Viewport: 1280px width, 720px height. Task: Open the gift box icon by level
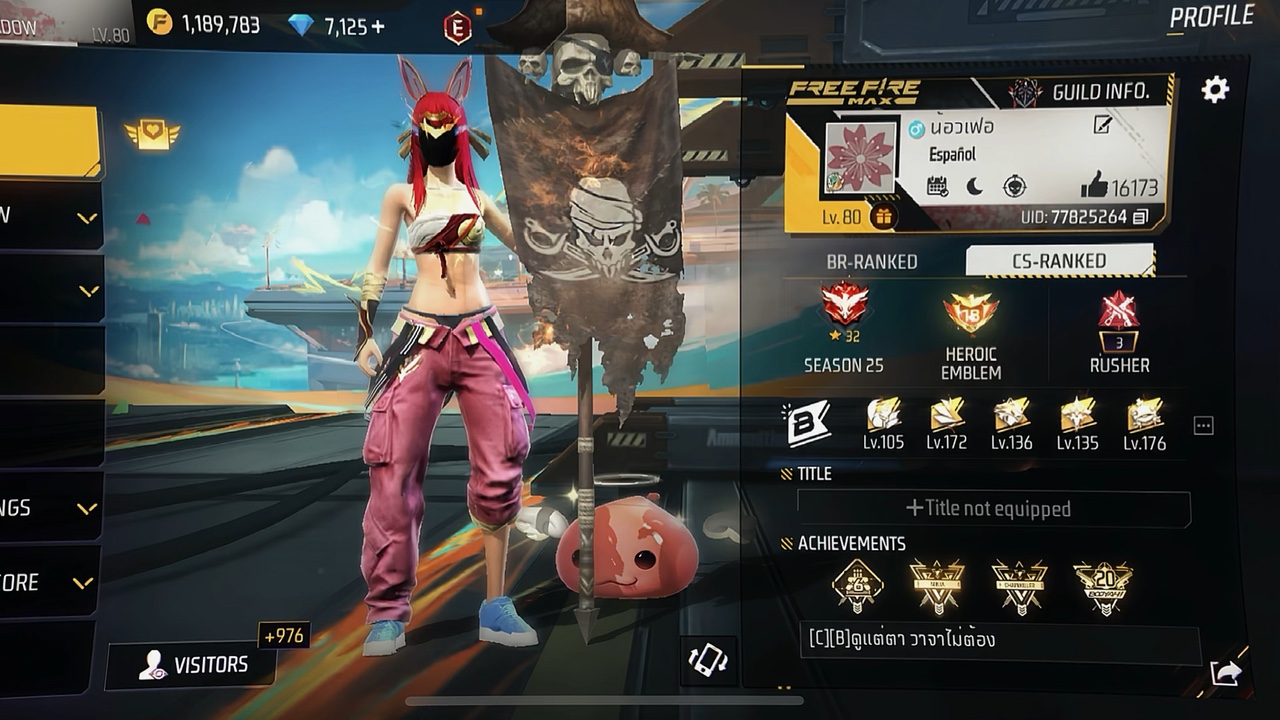pyautogui.click(x=882, y=216)
